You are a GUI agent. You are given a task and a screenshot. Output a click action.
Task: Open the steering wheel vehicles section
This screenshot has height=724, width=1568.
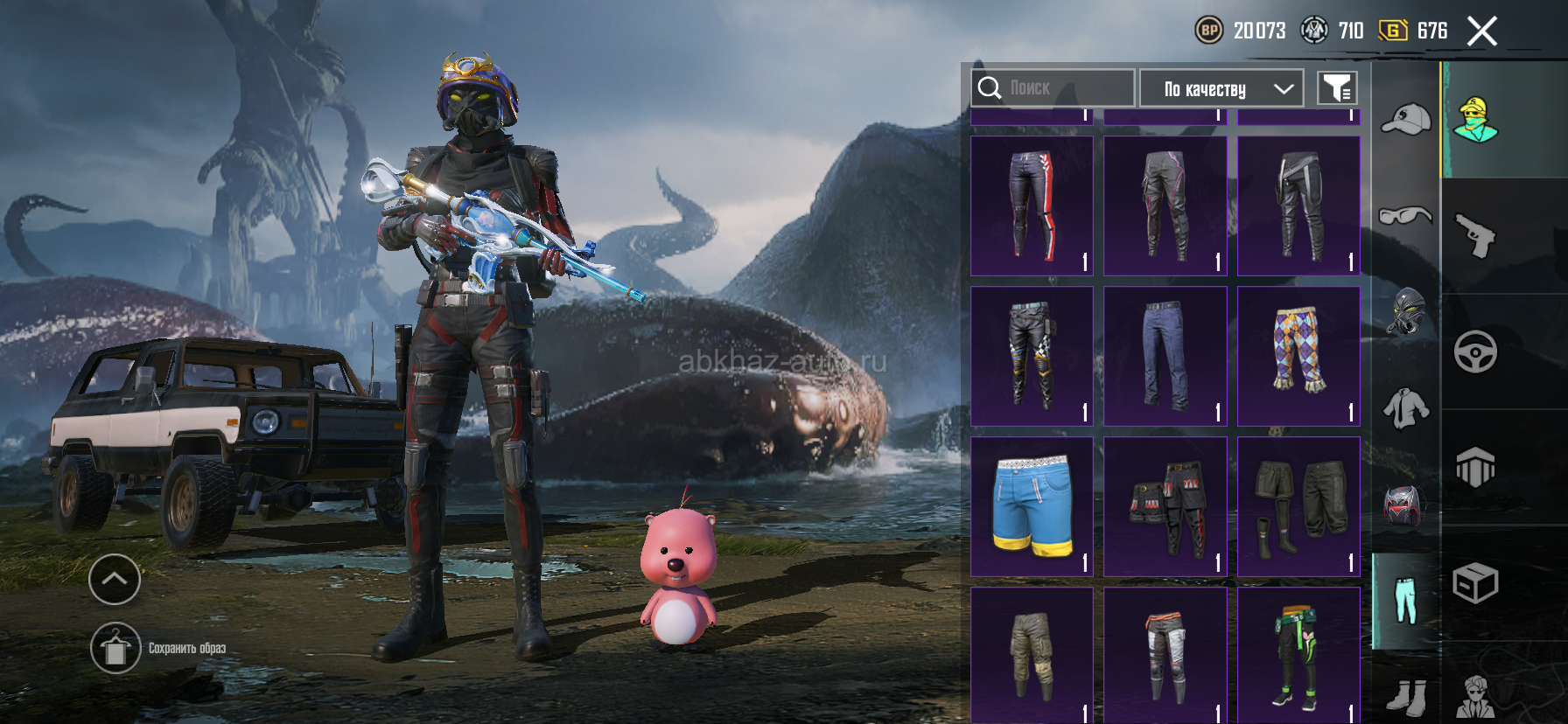click(1475, 352)
